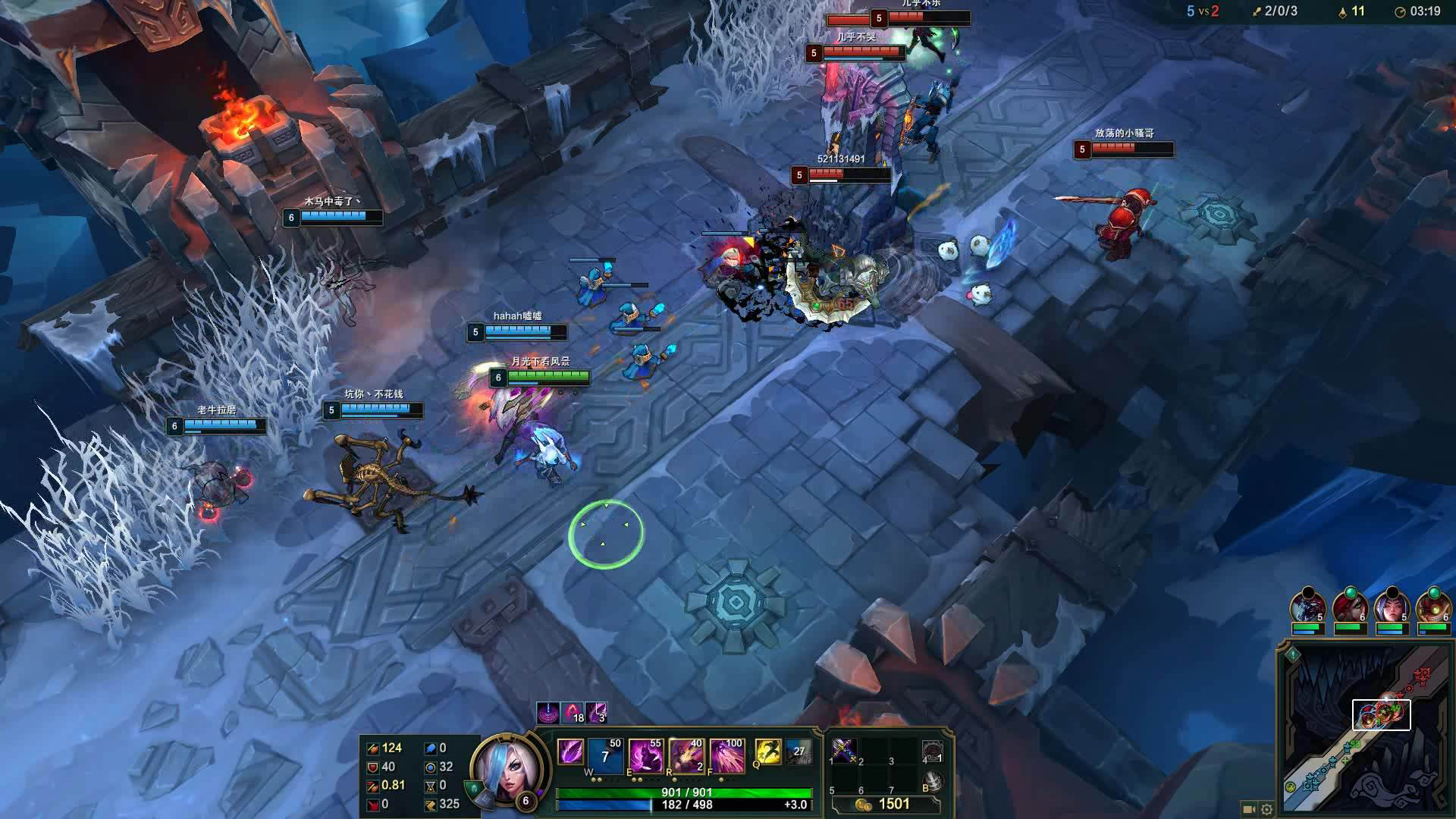Click the recall button marked B
Screen dimensions: 1456x819
[x=933, y=782]
